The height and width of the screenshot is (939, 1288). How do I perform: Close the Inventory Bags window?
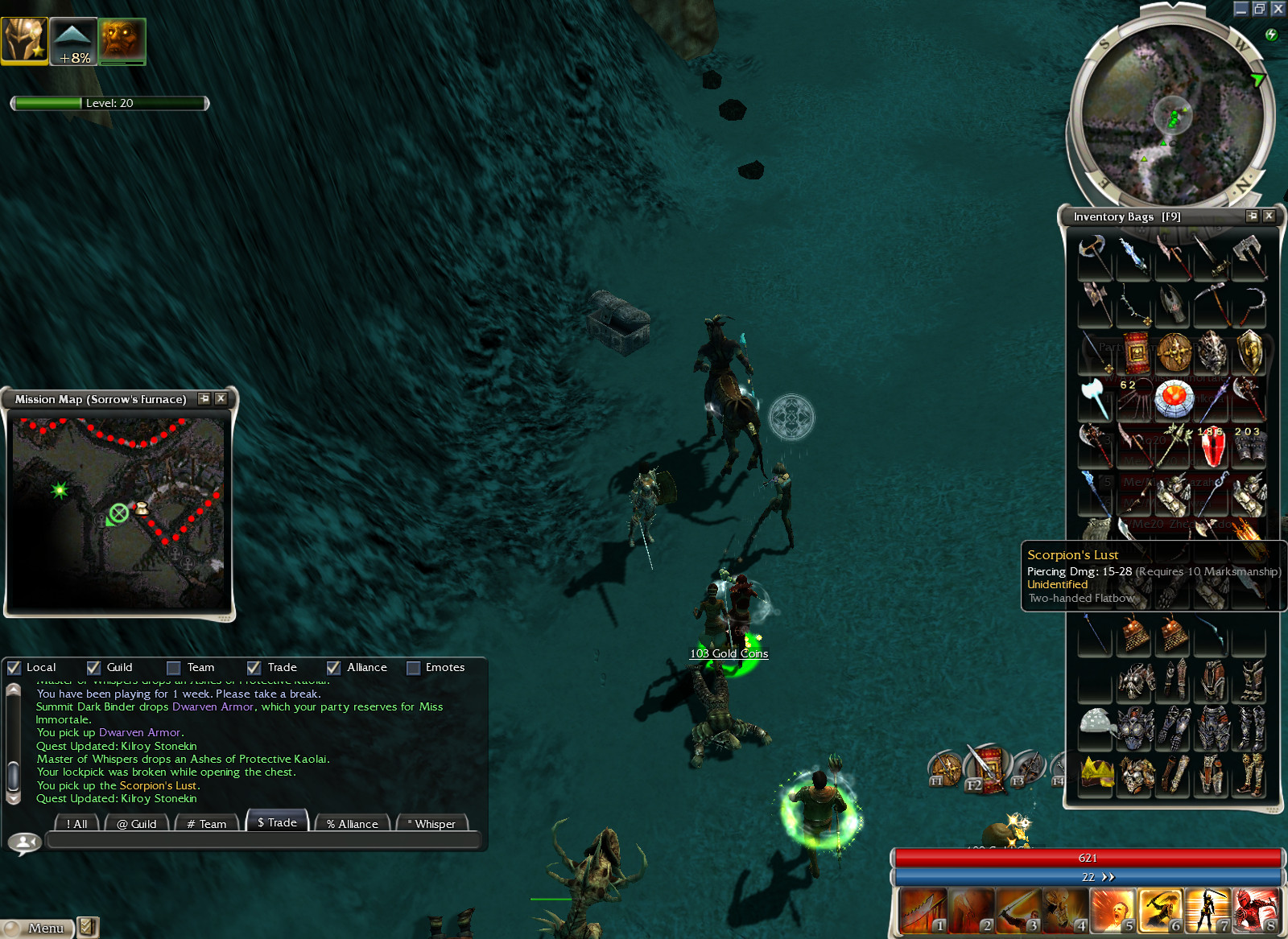tap(1269, 216)
